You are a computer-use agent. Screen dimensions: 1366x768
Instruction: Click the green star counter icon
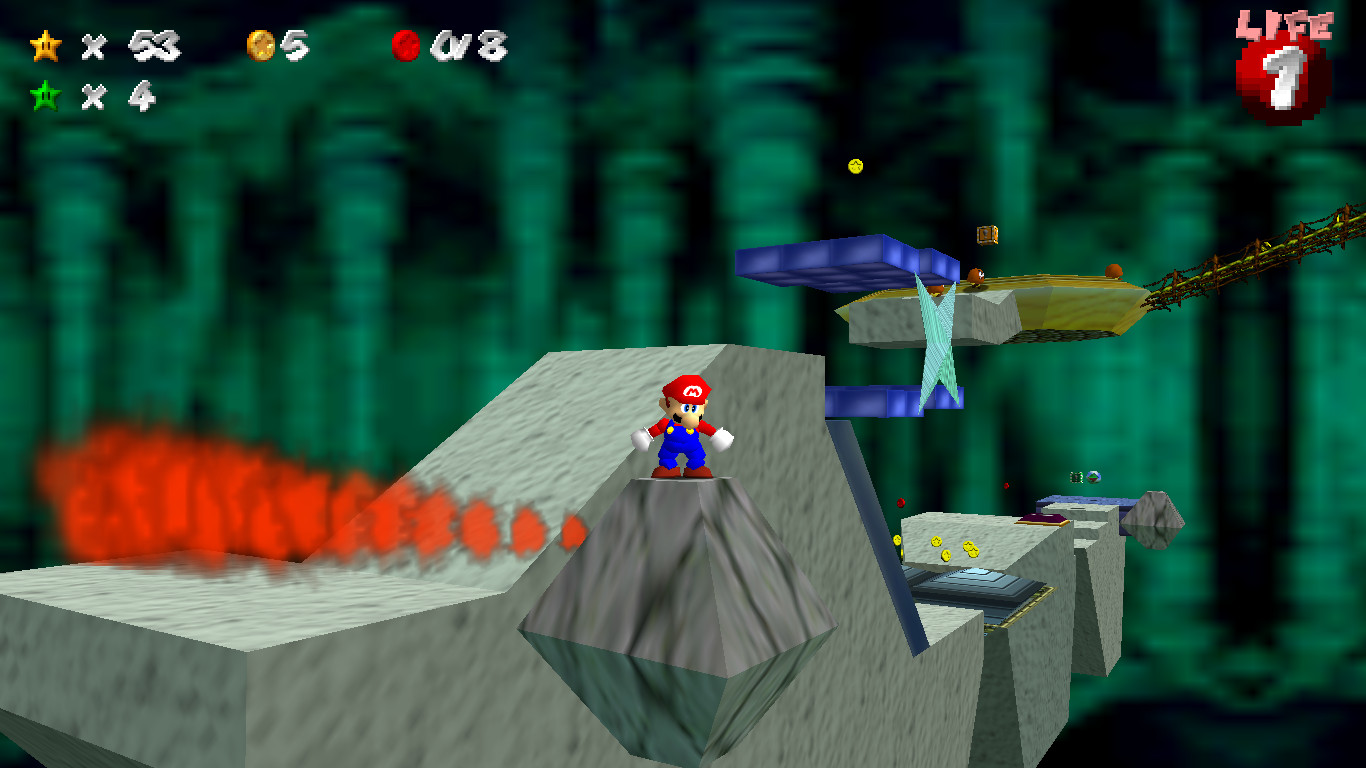coord(44,97)
